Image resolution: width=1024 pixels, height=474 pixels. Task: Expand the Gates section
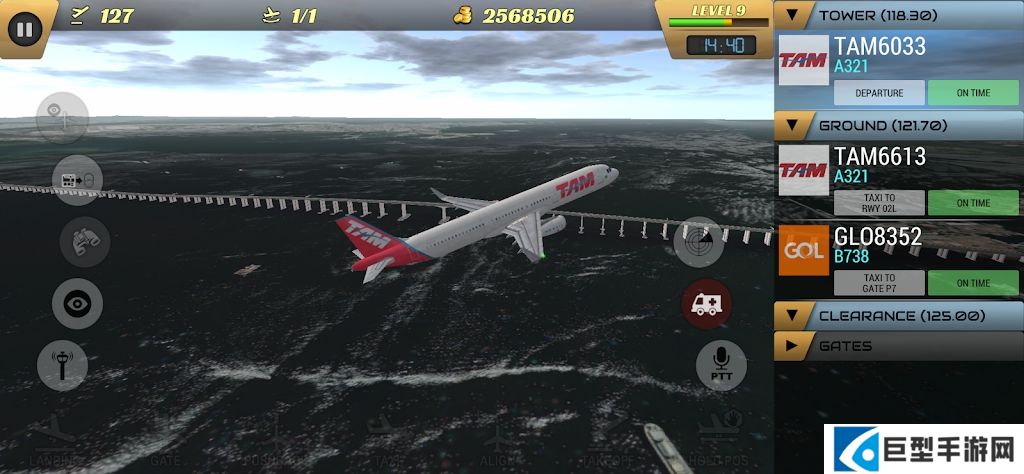click(794, 346)
